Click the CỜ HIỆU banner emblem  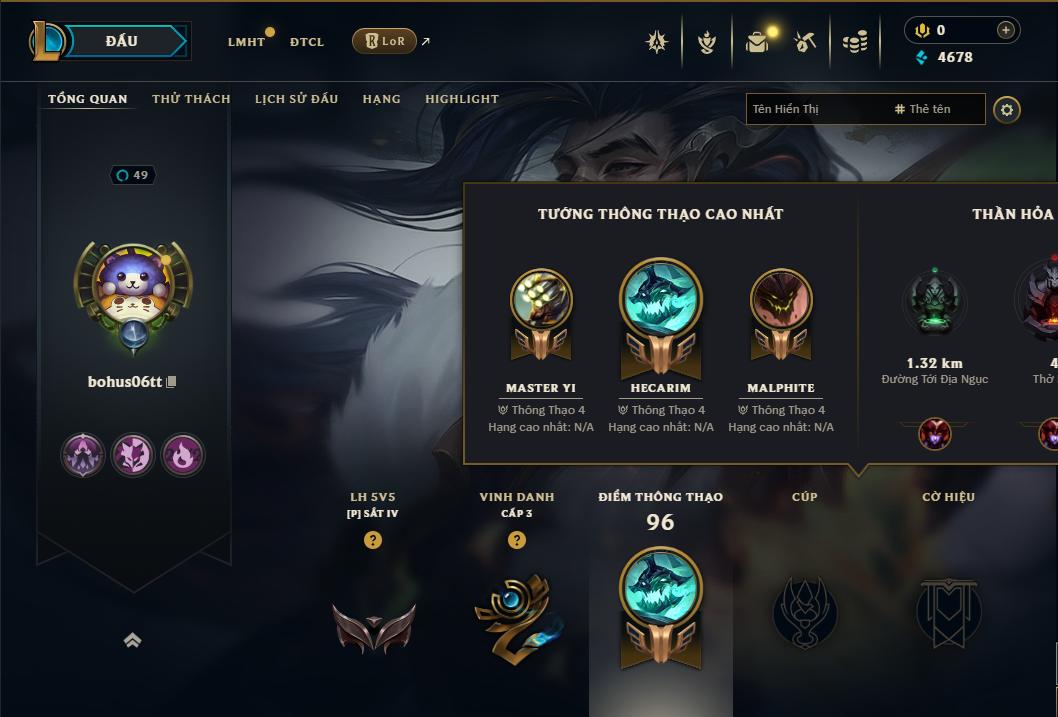[947, 612]
